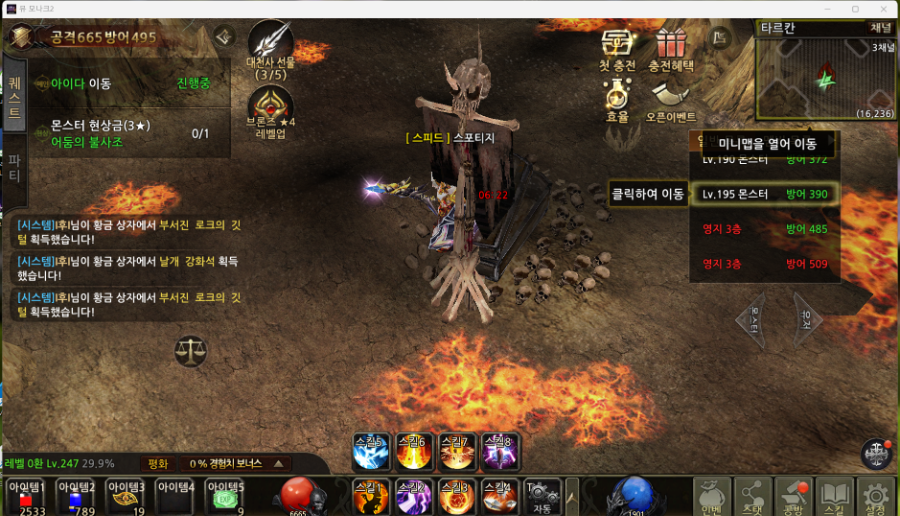The width and height of the screenshot is (900, 516).
Task: Click the balance scales icon
Action: pos(189,350)
